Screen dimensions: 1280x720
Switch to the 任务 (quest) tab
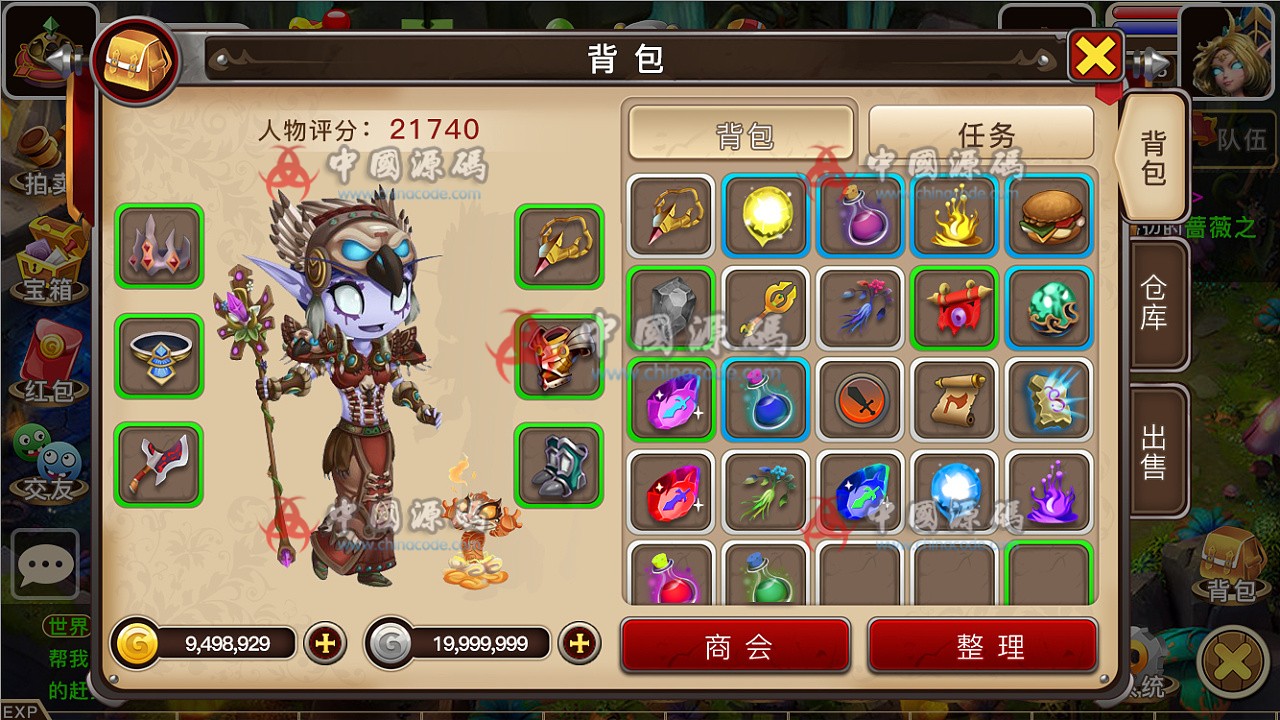[982, 133]
